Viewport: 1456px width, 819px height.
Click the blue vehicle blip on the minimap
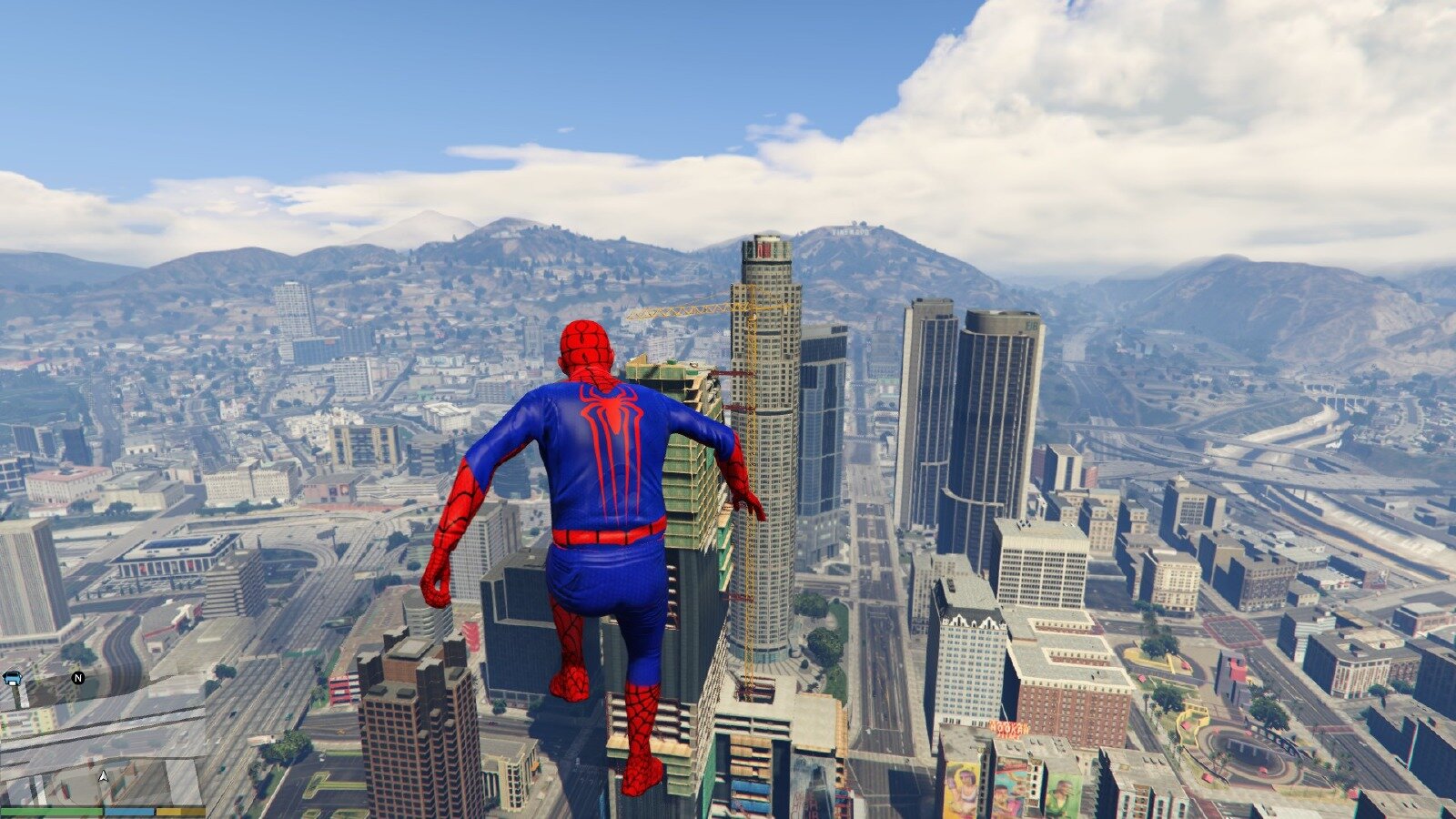click(13, 677)
